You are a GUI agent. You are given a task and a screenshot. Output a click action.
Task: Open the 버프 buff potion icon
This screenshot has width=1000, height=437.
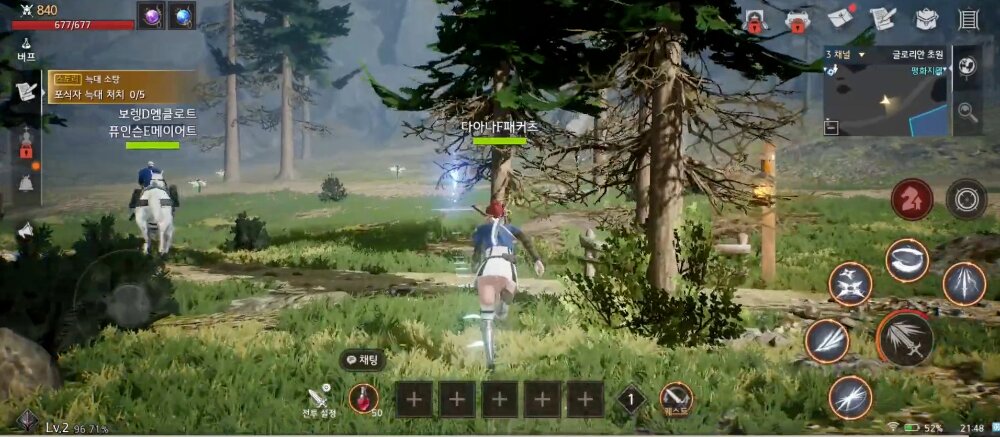(x=26, y=49)
